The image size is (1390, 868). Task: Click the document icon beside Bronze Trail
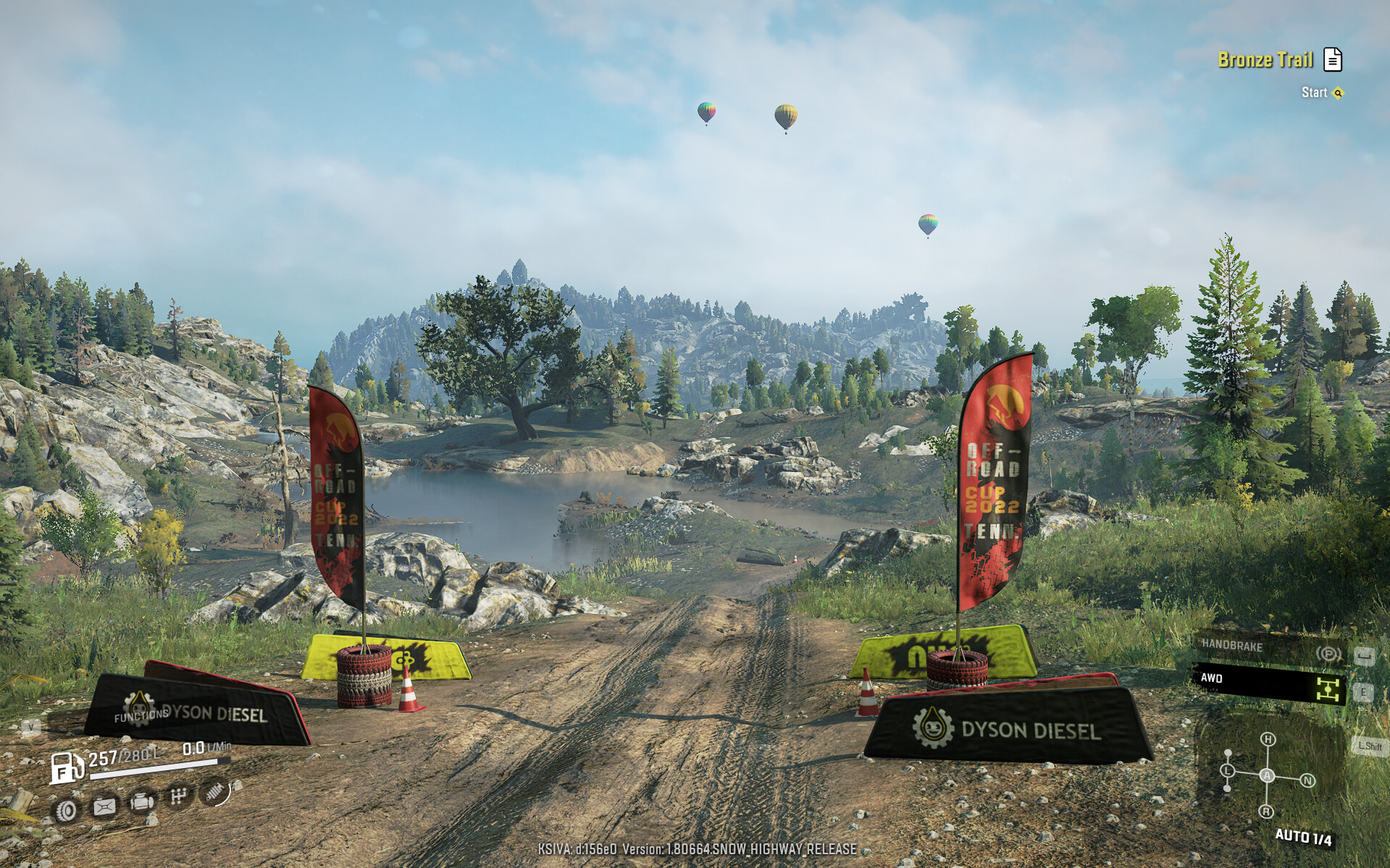coord(1333,59)
